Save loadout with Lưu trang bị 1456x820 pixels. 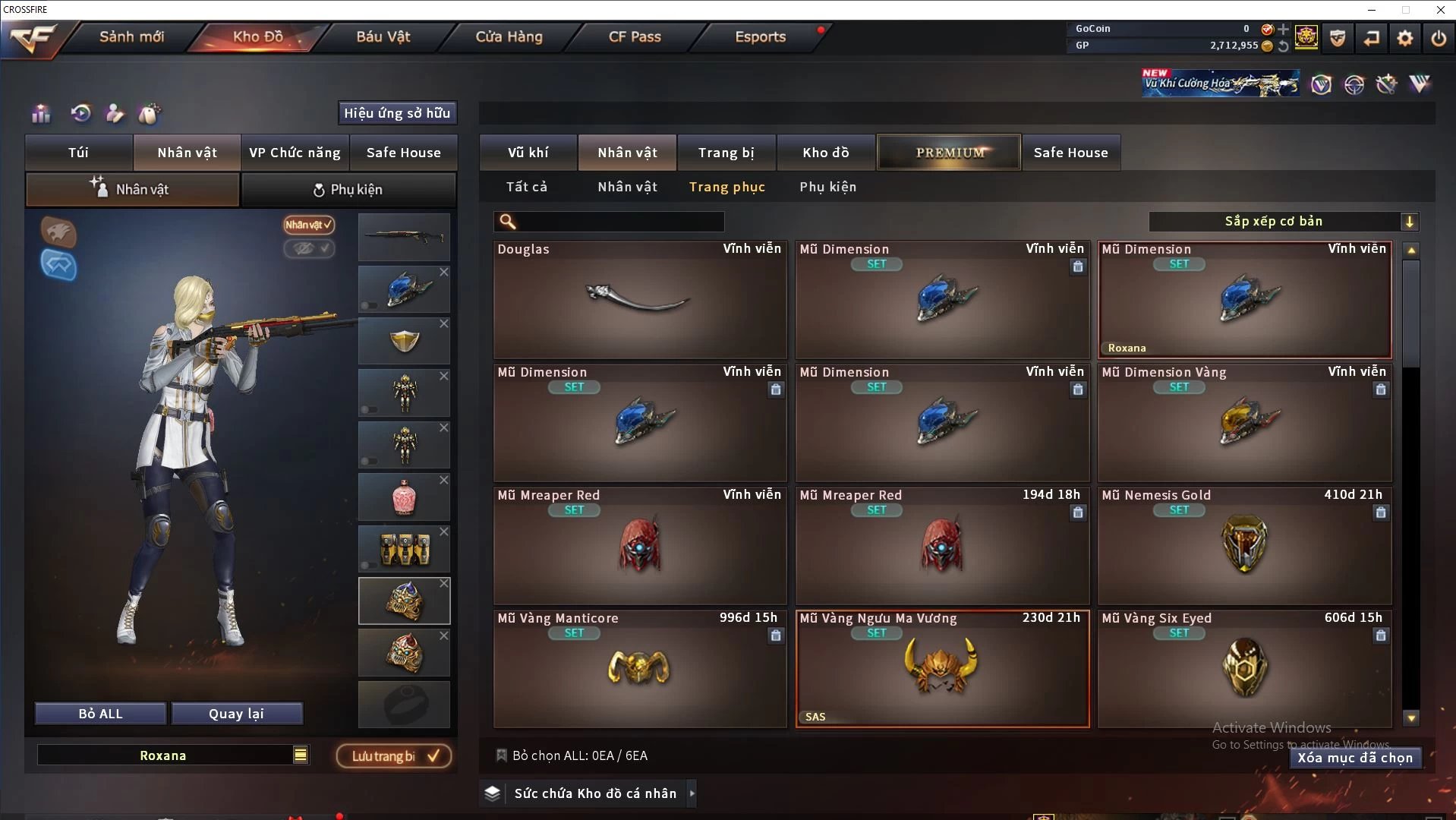394,756
